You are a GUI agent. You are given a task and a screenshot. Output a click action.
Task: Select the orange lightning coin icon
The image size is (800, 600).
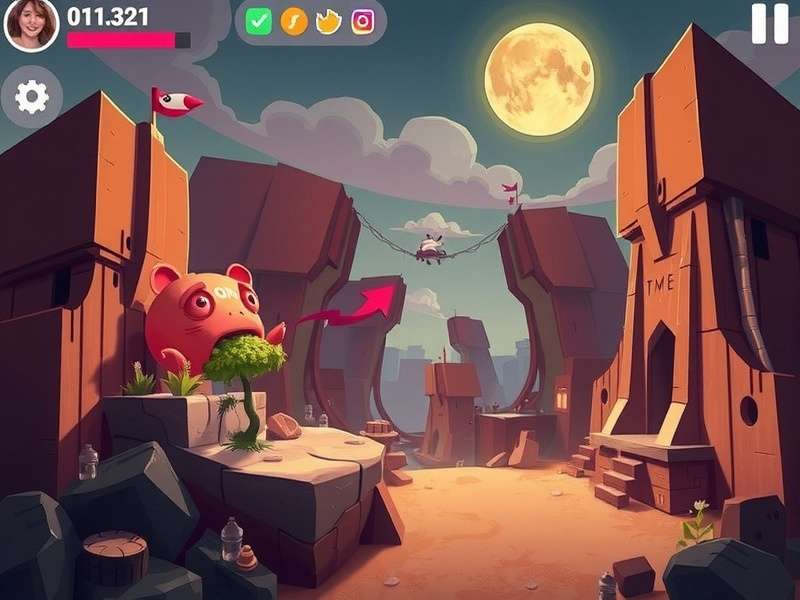click(x=294, y=22)
